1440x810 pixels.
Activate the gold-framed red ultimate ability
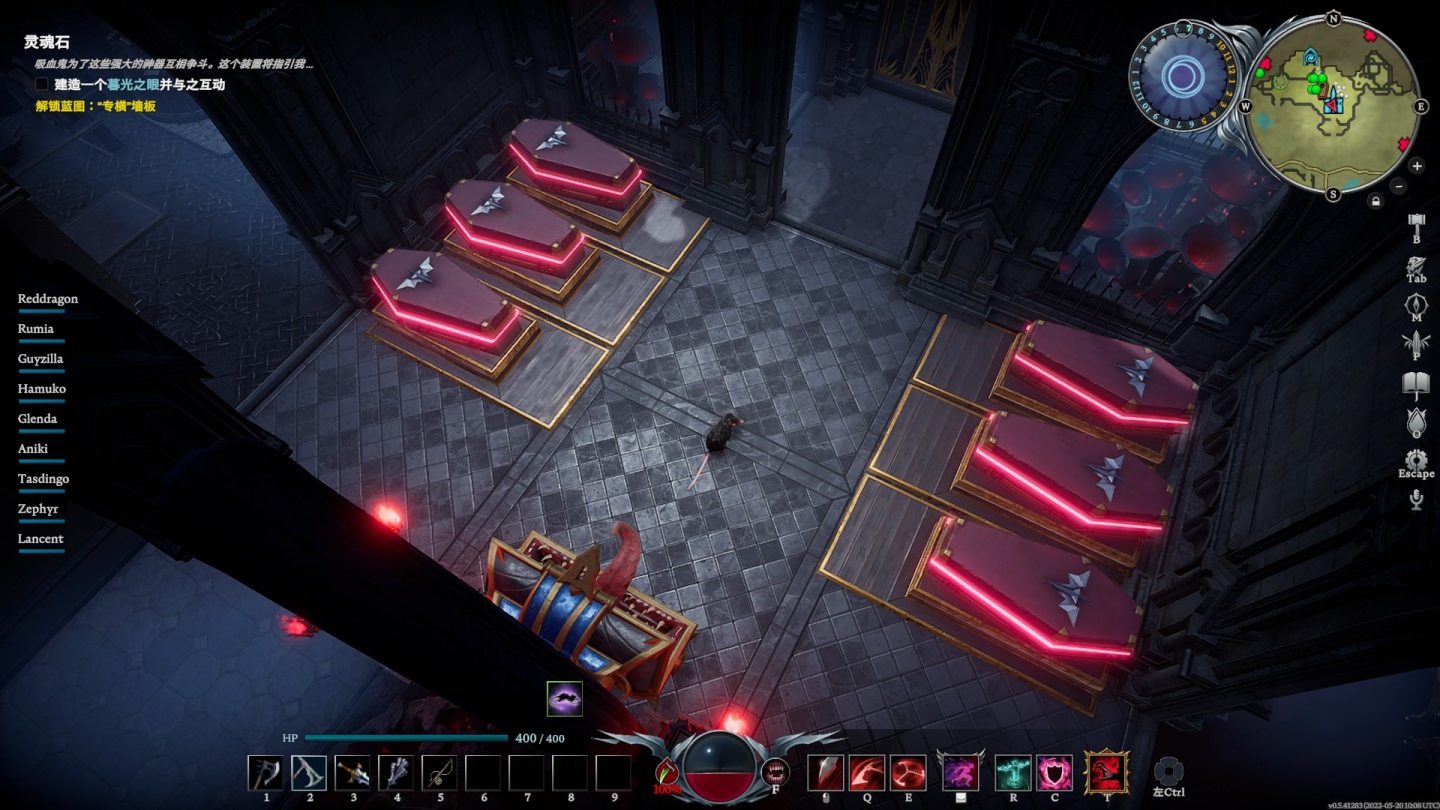1107,773
